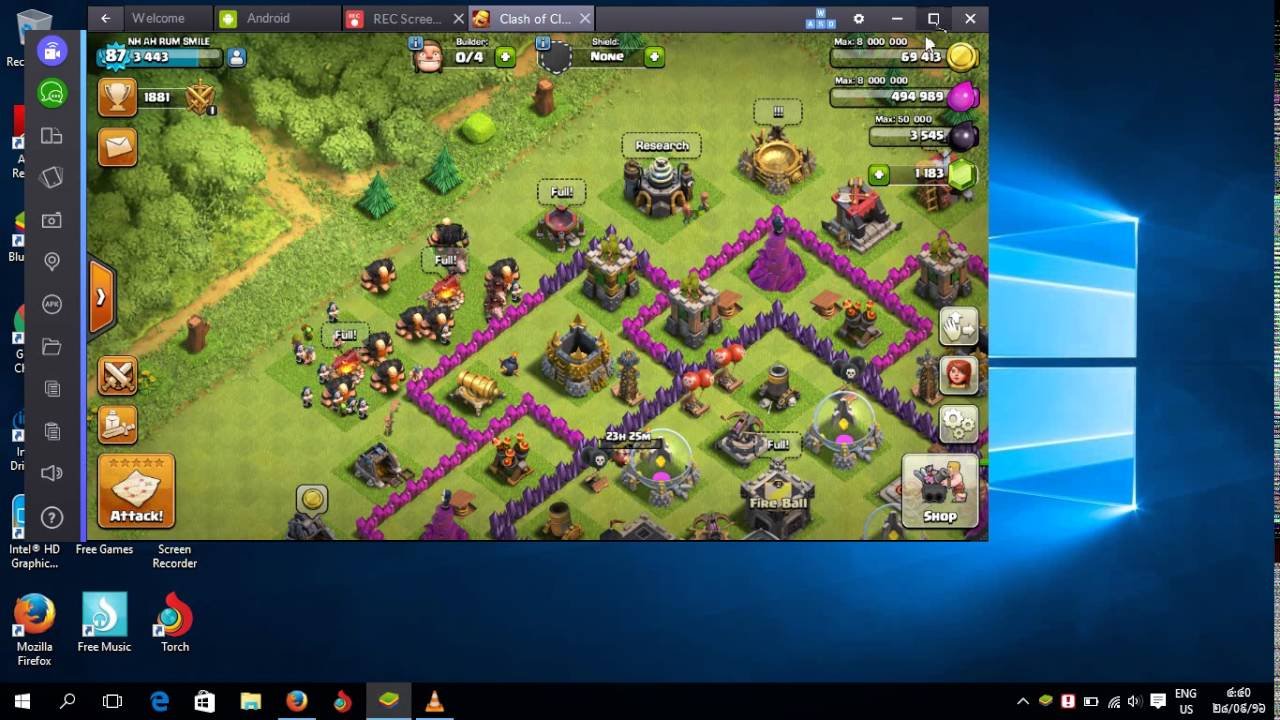The width and height of the screenshot is (1280, 720).
Task: Select the village edit hand-arrow icon
Action: [958, 325]
